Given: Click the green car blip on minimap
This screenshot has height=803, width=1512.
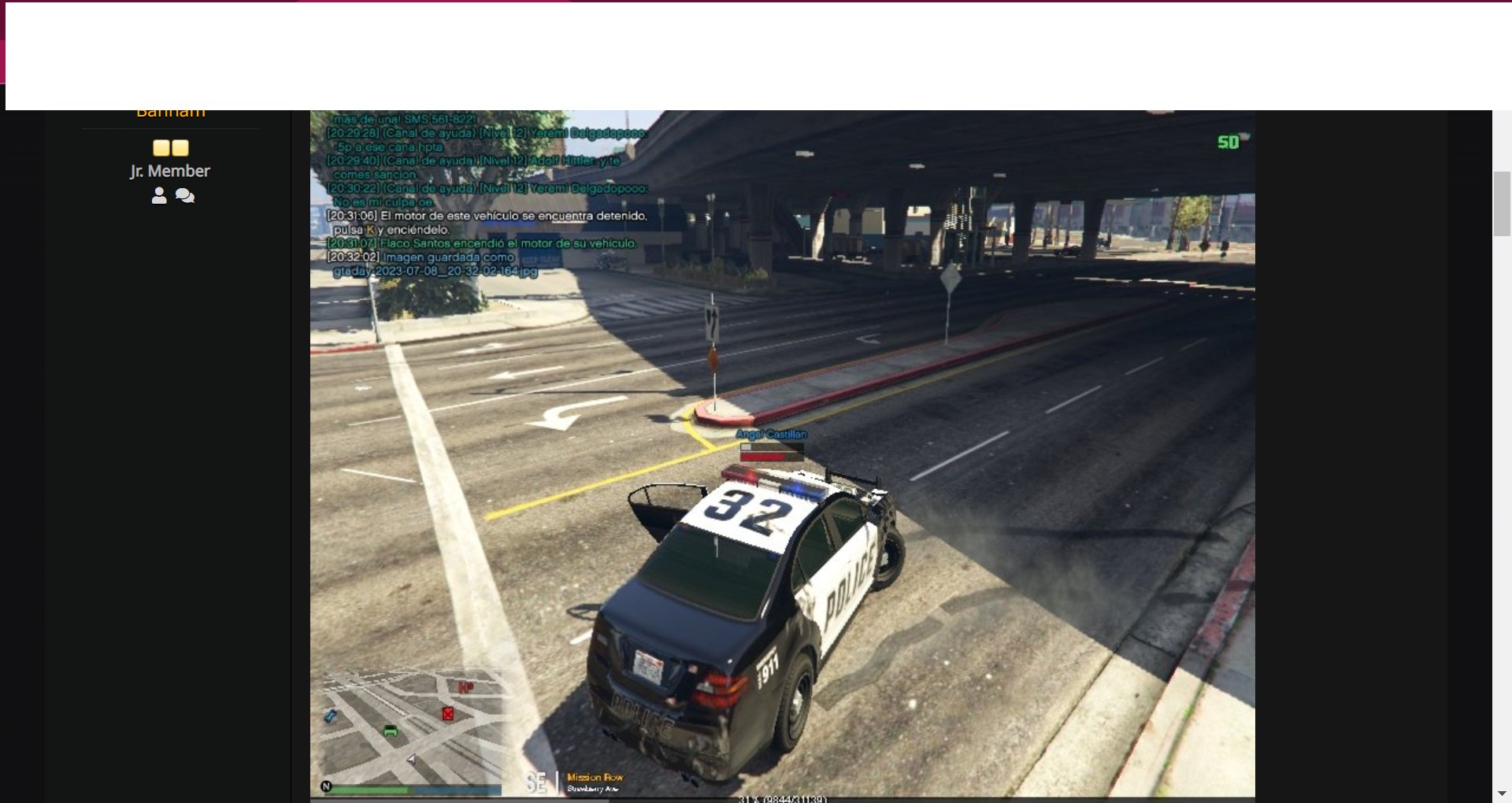Looking at the screenshot, I should (391, 731).
